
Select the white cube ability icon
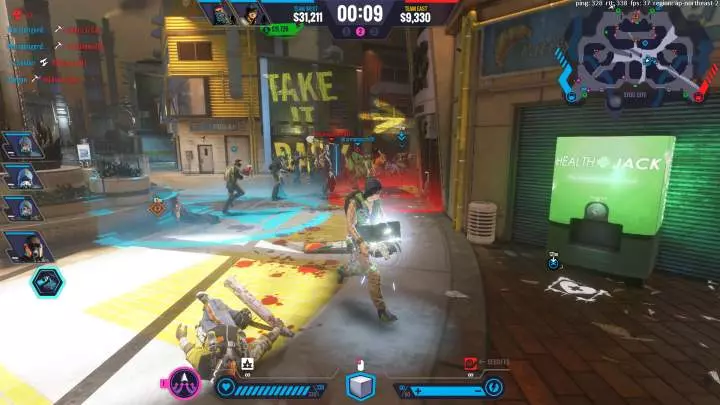[x=360, y=386]
